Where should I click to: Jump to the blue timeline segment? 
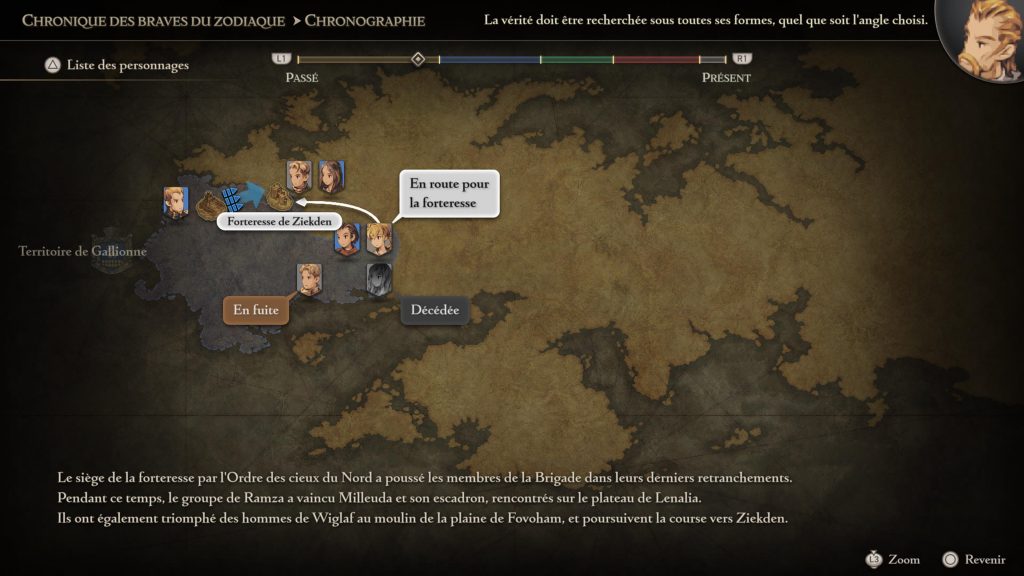click(489, 60)
